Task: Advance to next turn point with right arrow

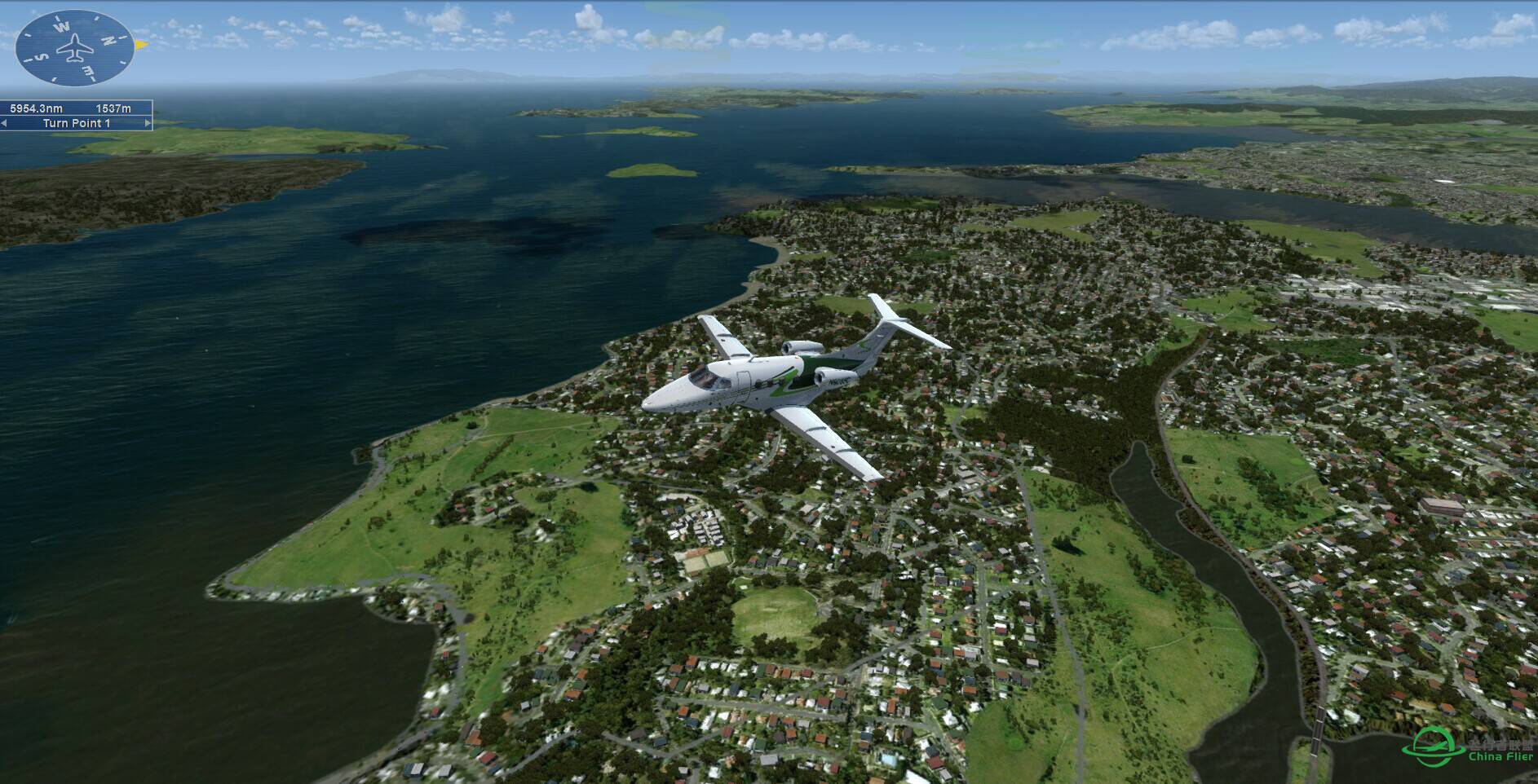Action: coord(148,123)
